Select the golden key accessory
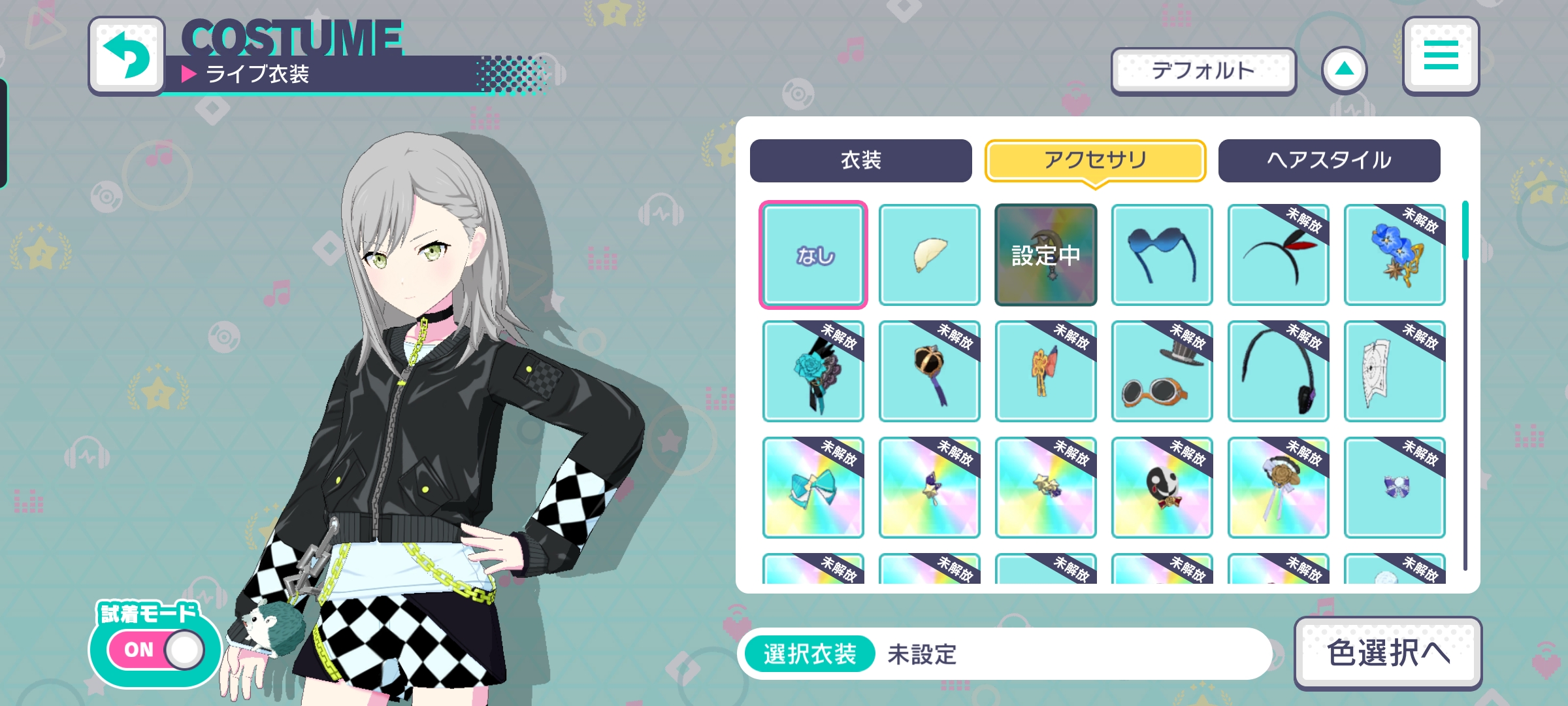Viewport: 1568px width, 706px height. [x=1045, y=371]
